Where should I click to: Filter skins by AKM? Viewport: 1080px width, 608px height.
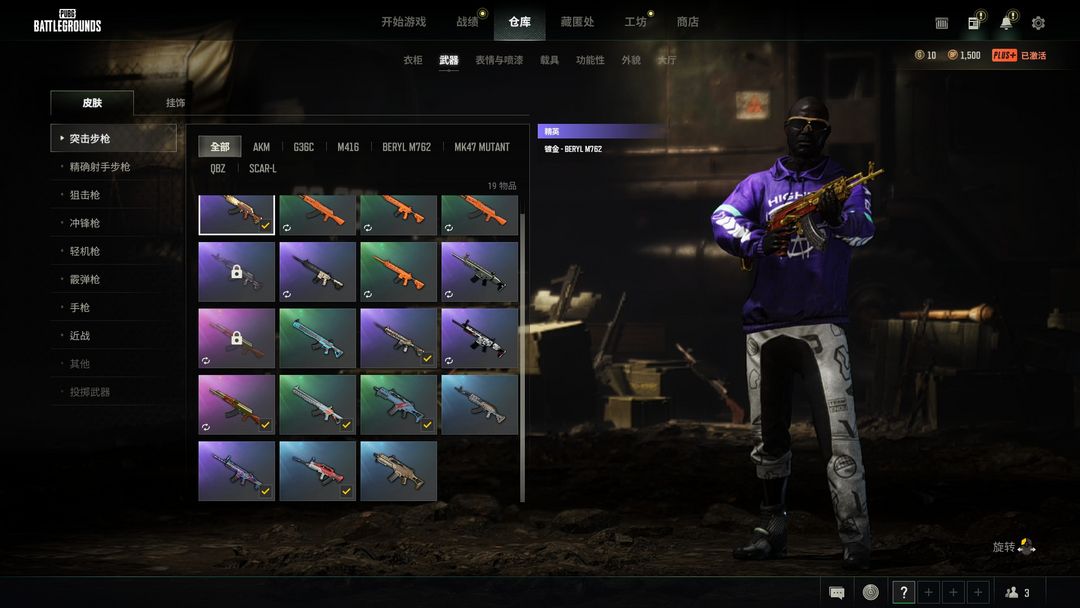click(x=261, y=147)
